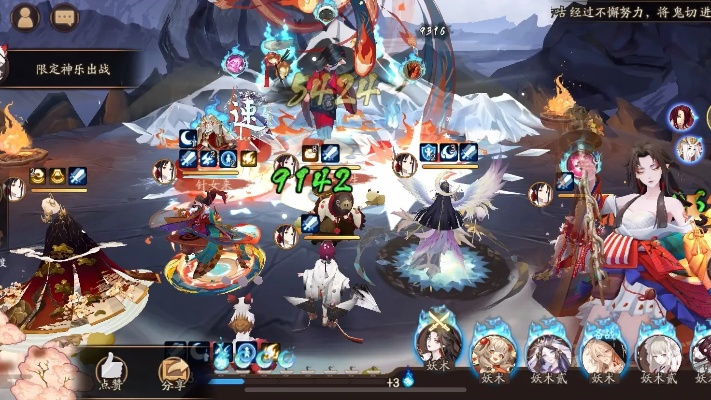Select the blonde-haired 妖术 shikigami portrait
This screenshot has height=400, width=711.
click(x=603, y=349)
